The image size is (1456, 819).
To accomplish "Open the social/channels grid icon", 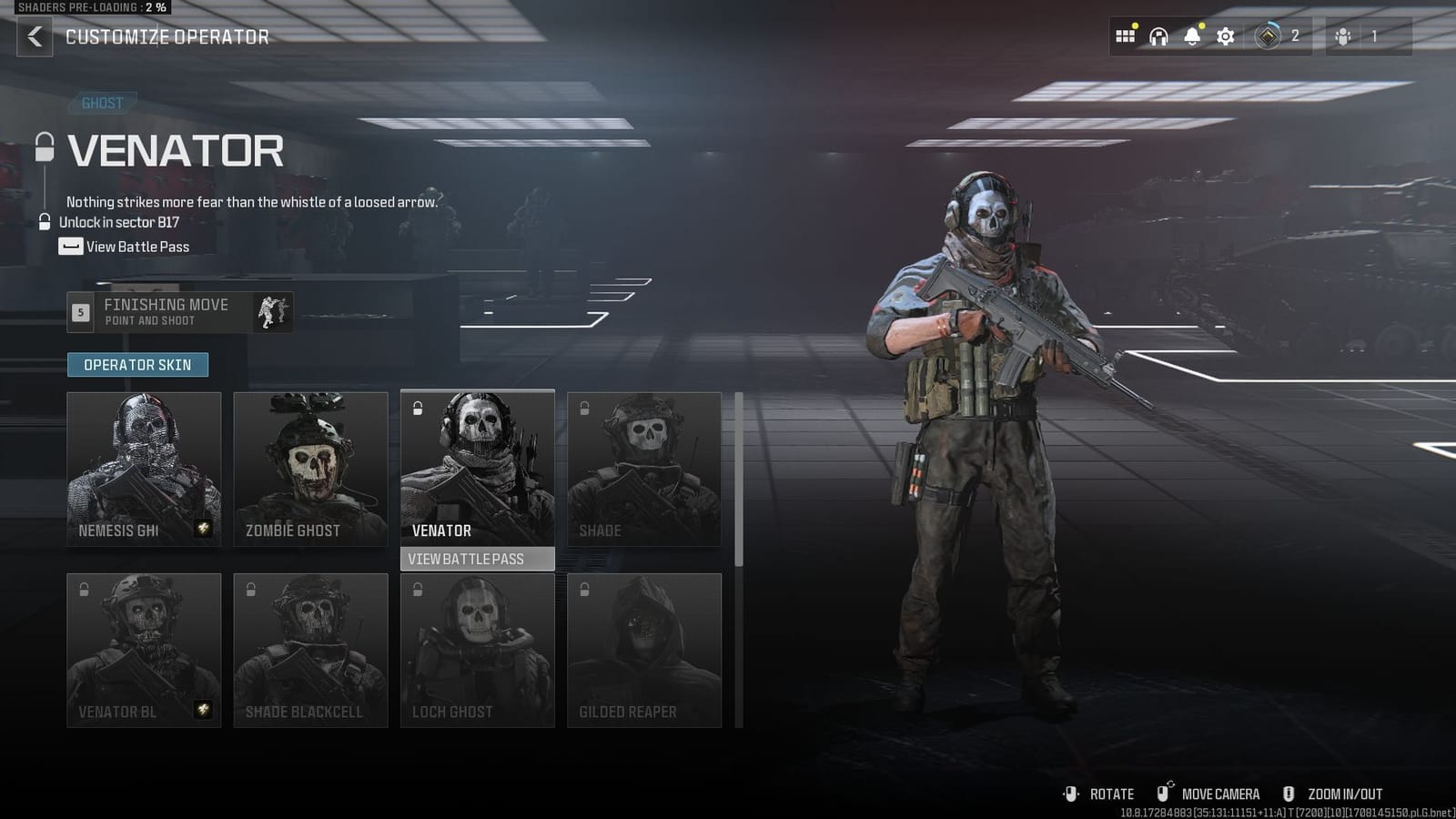I will 1125,35.
